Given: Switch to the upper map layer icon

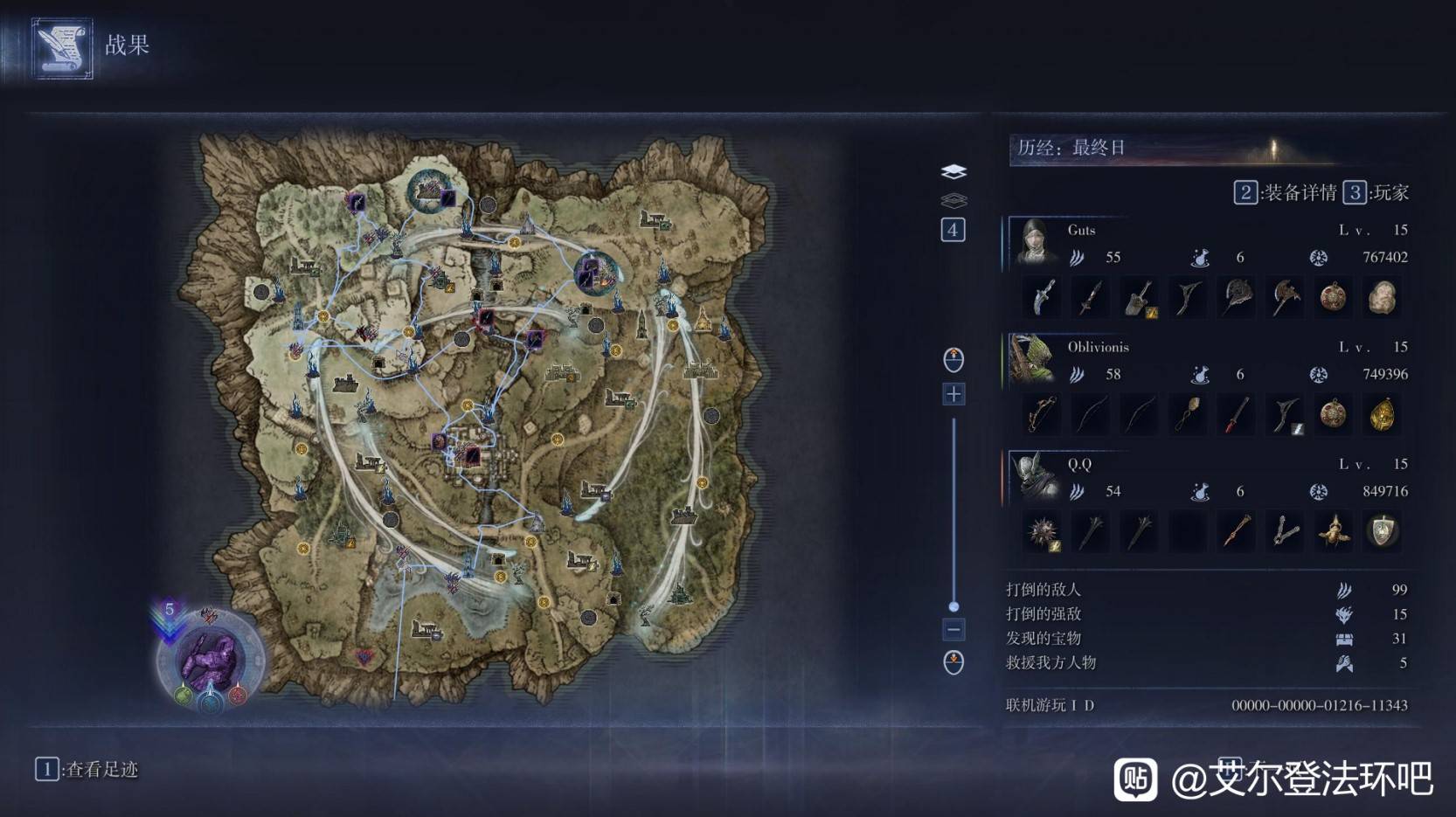Looking at the screenshot, I should coord(953,171).
